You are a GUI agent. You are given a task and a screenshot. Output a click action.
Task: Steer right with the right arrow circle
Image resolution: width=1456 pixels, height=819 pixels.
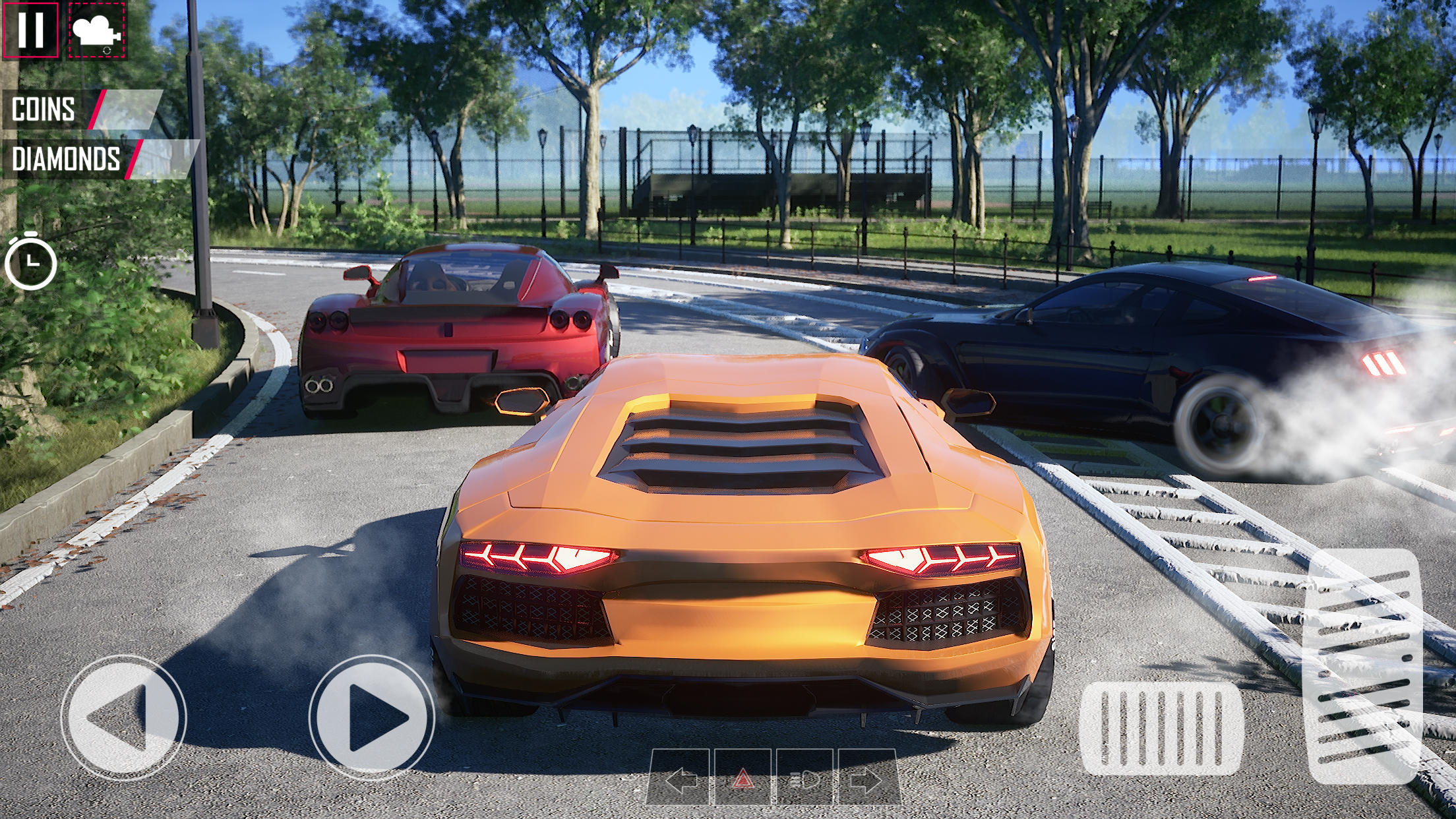tap(372, 717)
